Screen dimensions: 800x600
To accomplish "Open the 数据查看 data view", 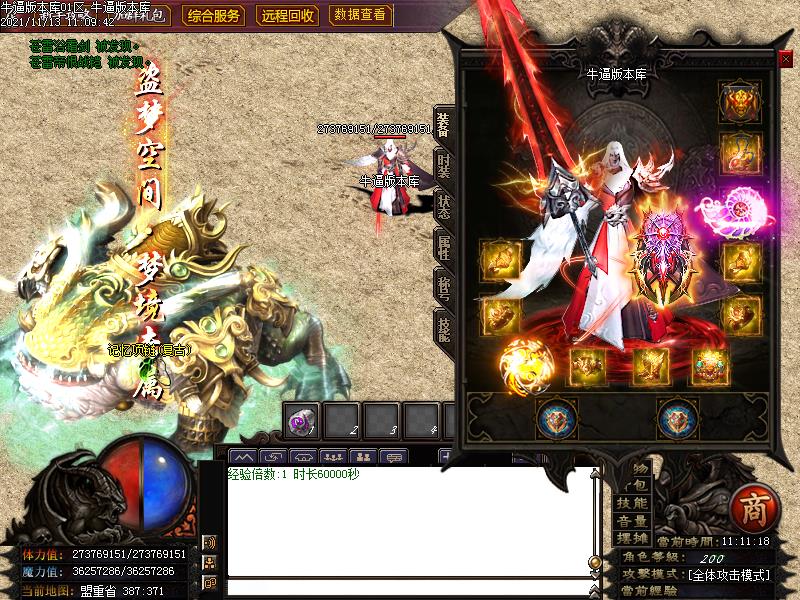I will coord(361,15).
